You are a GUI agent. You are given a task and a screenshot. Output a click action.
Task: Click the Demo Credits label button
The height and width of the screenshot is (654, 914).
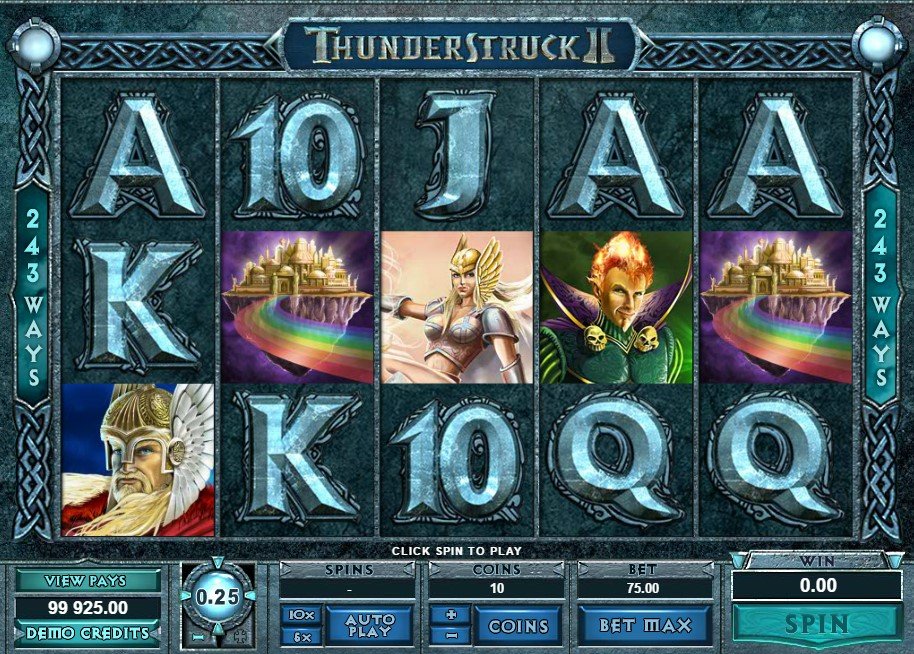pos(87,633)
